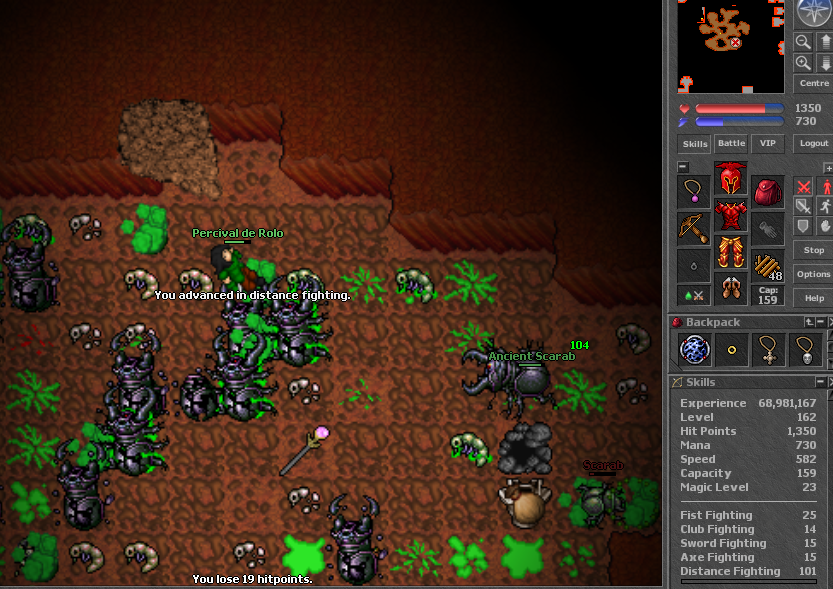Centre the minimap view

pyautogui.click(x=813, y=84)
